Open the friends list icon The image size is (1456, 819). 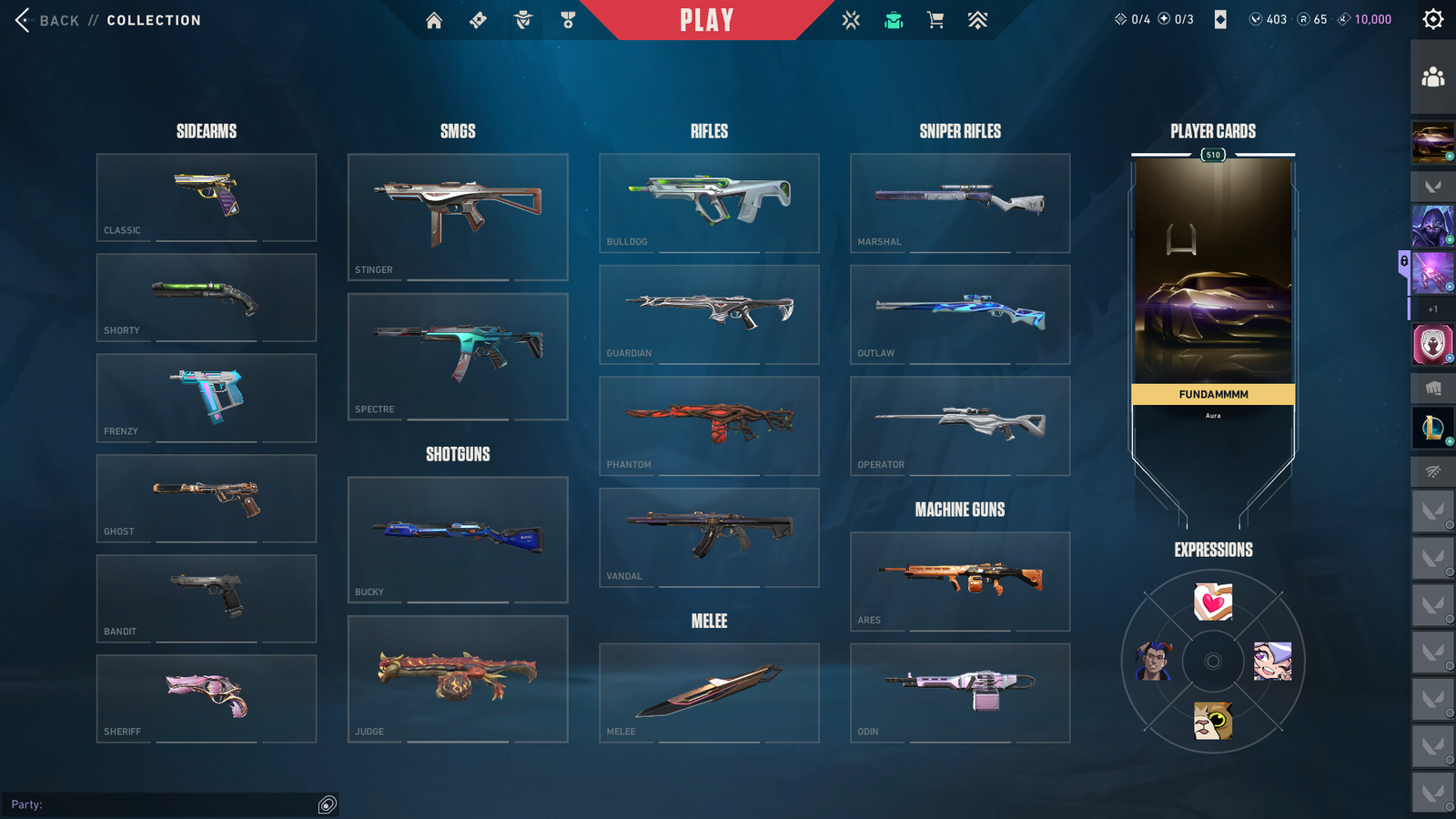(x=1432, y=77)
